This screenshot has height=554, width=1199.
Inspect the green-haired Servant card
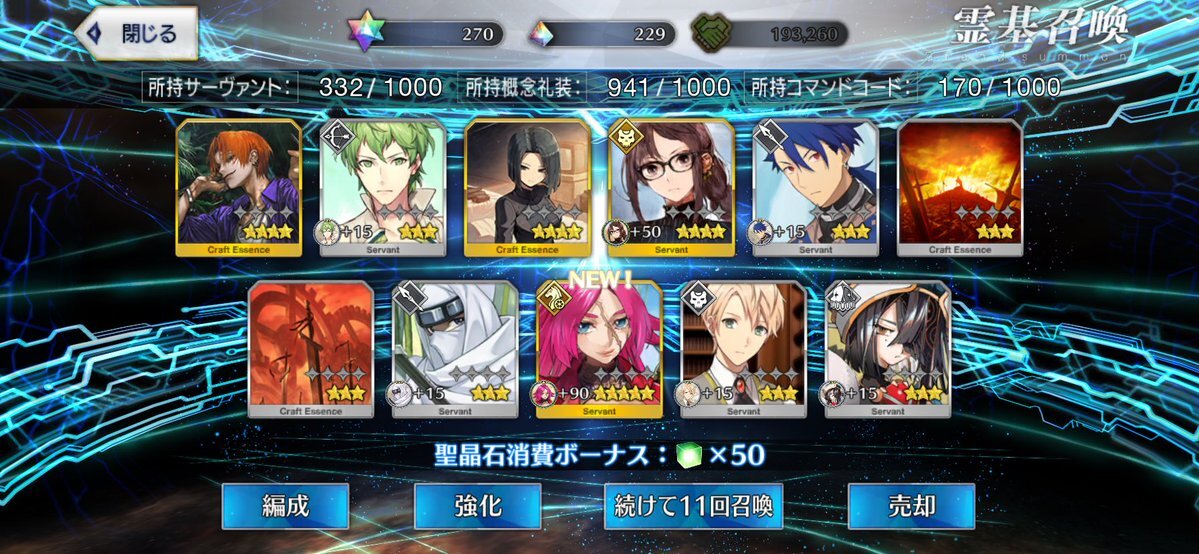[383, 187]
